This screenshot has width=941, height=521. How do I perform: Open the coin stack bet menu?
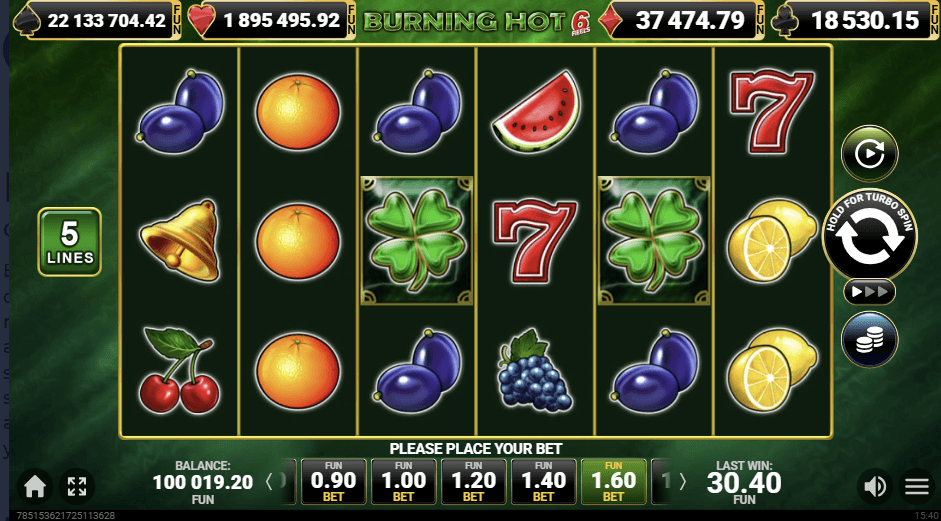pos(869,340)
